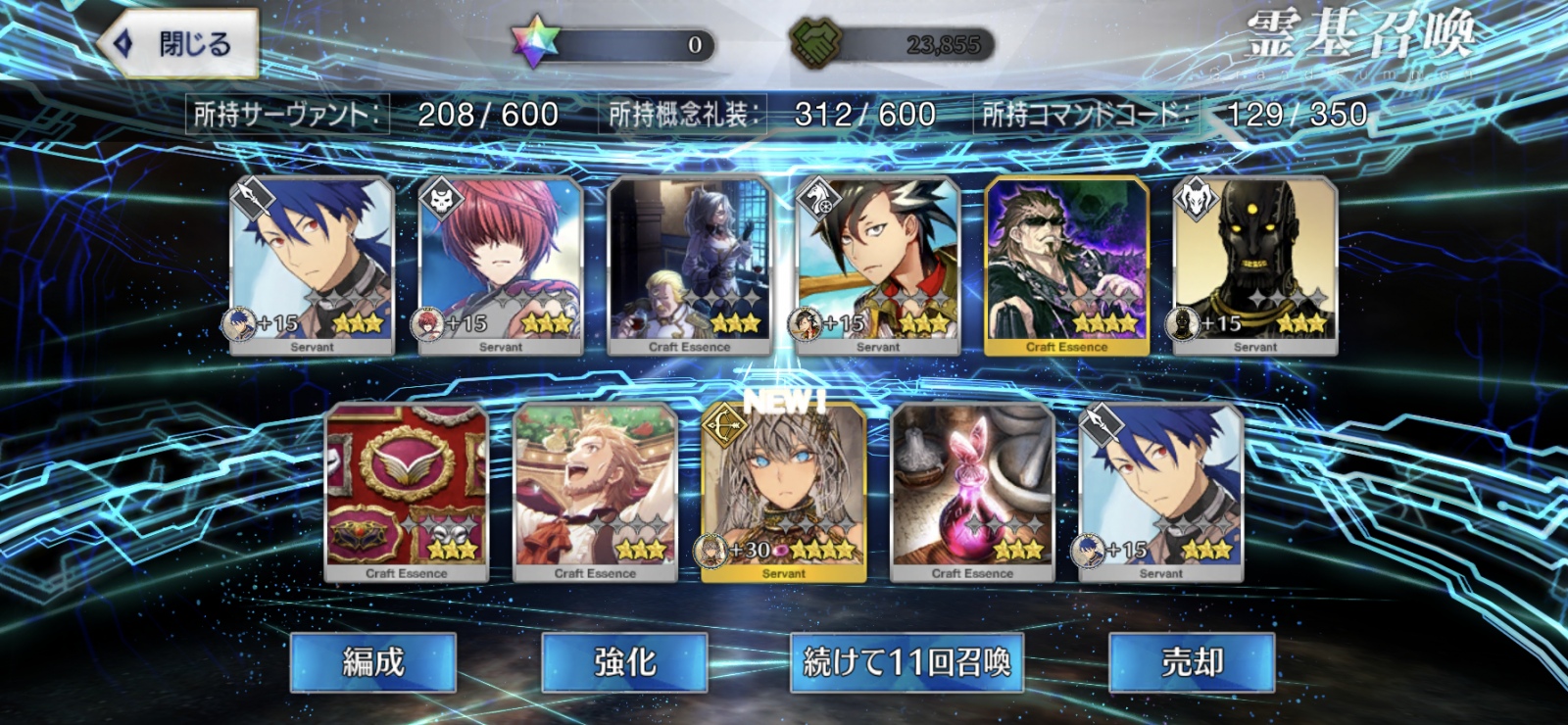Click the 所持サーヴァント 208/600 counter
Image resolution: width=1568 pixels, height=725 pixels.
(372, 114)
